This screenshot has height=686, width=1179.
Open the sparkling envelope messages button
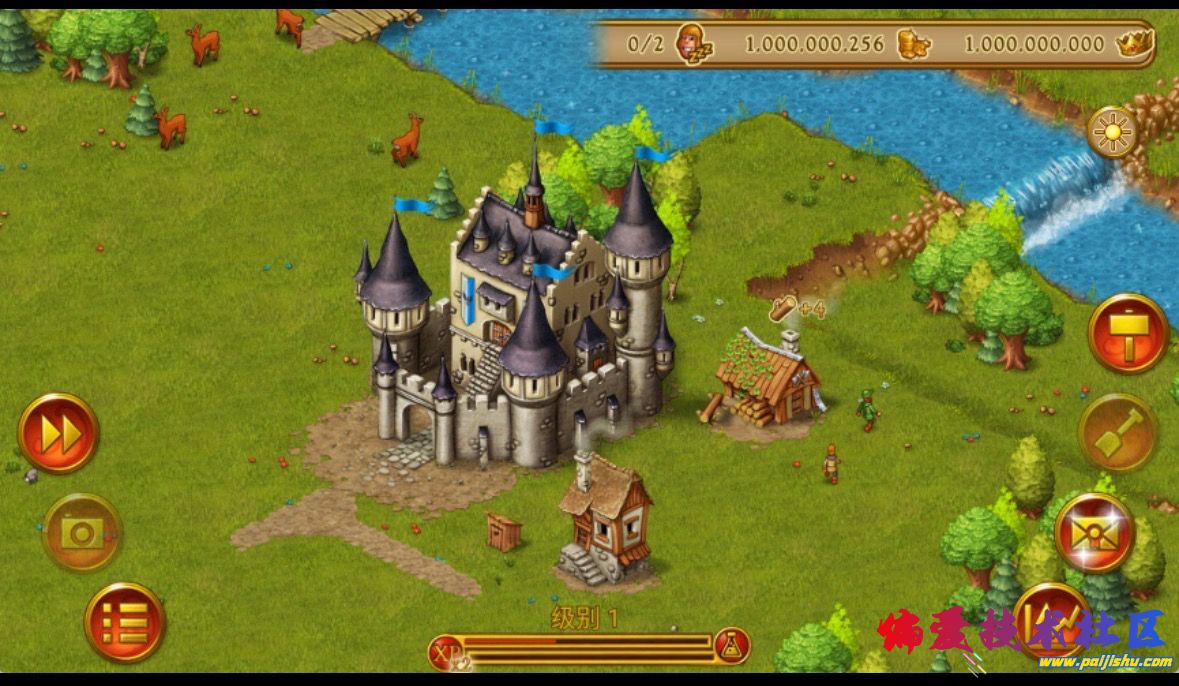tap(1094, 531)
